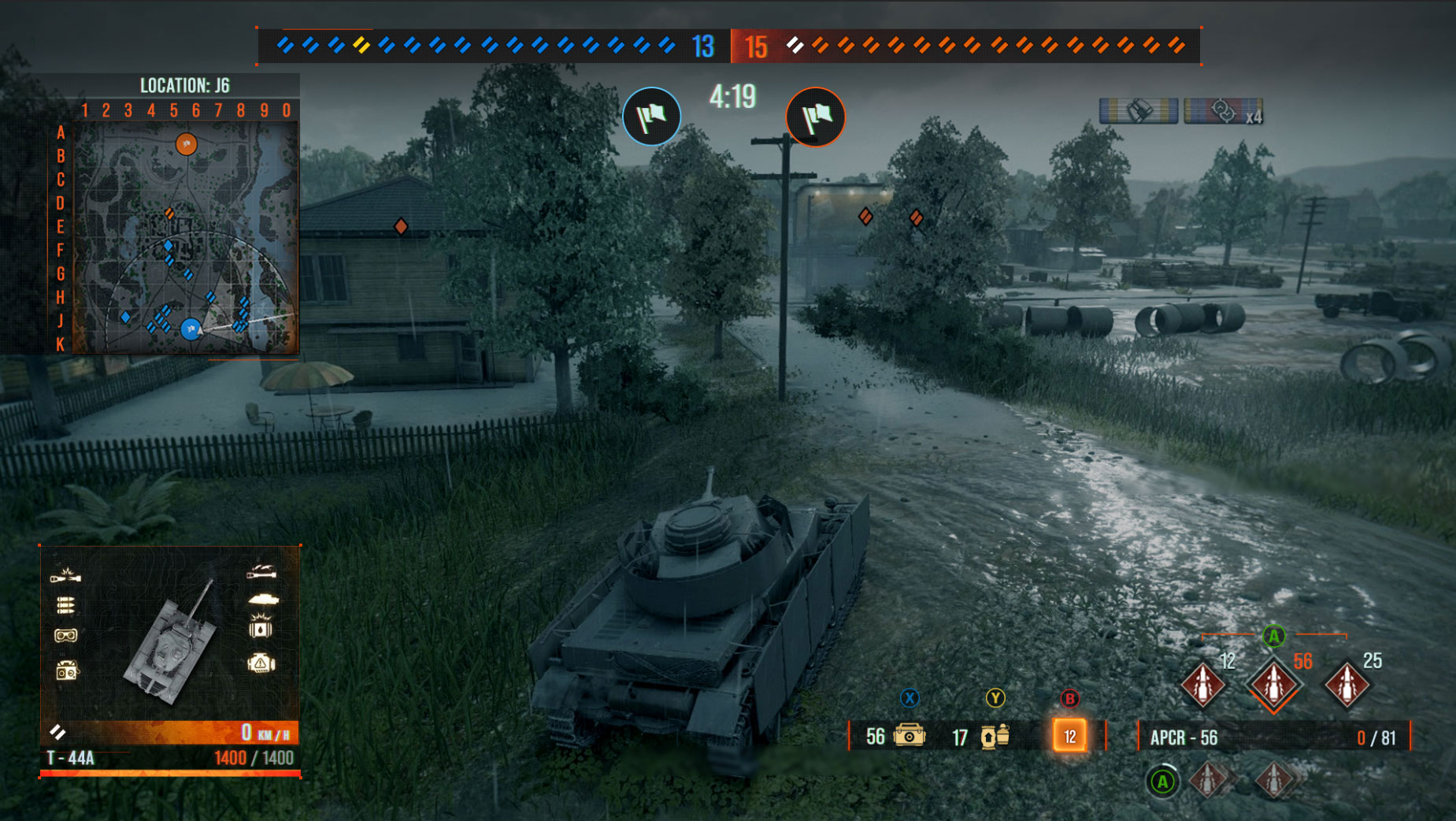Click the blue allied base marker on minimap
1456x821 pixels.
191,329
